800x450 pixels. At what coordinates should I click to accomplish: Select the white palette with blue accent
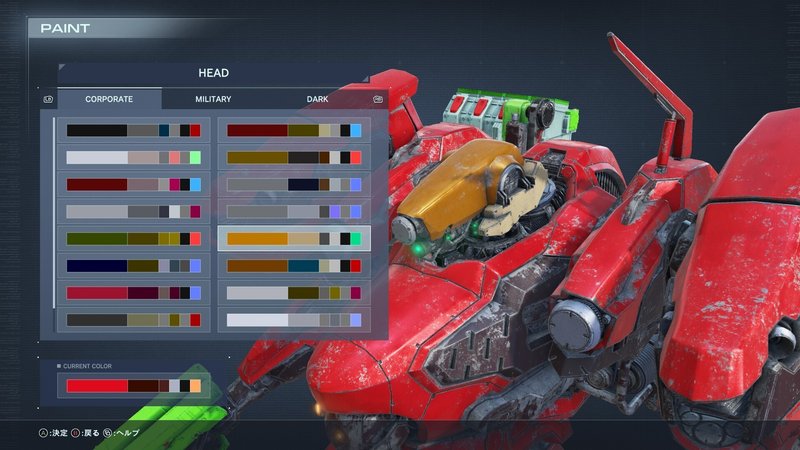tap(294, 319)
